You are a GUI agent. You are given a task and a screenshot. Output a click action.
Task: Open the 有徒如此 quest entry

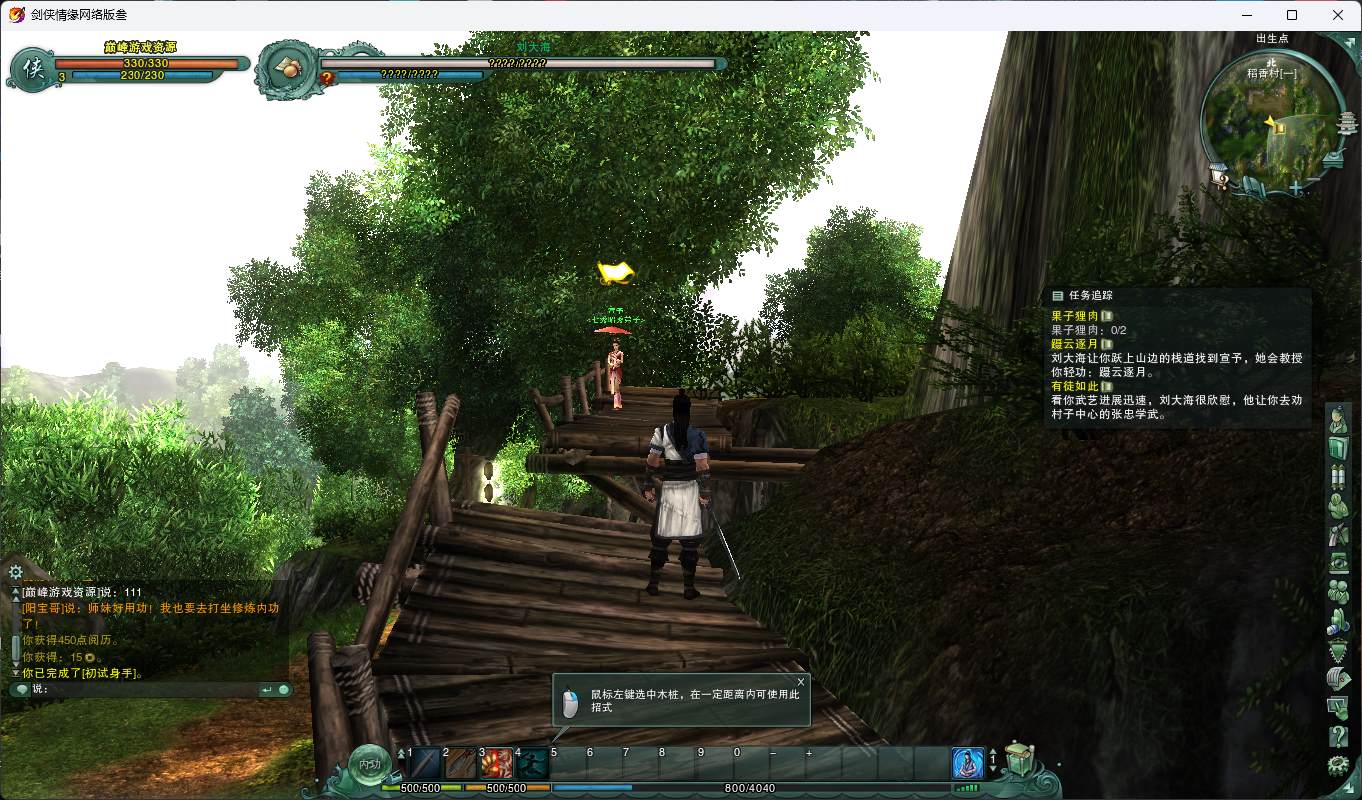click(1074, 386)
